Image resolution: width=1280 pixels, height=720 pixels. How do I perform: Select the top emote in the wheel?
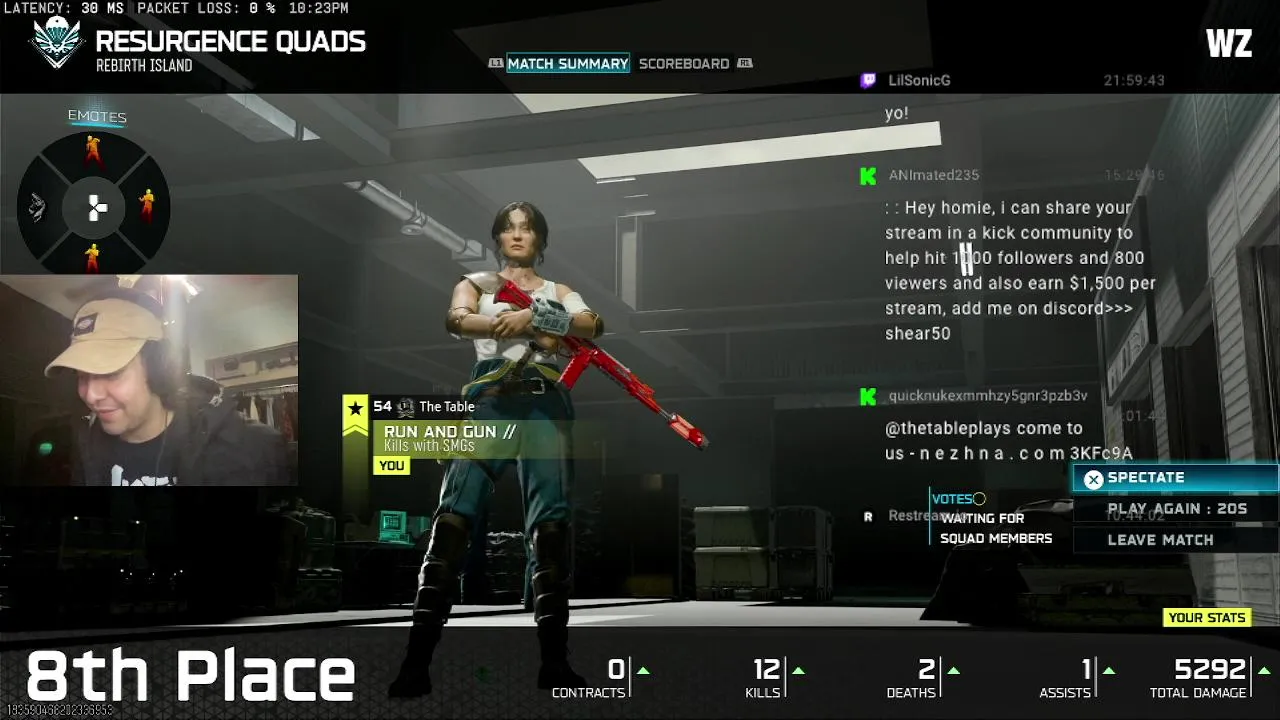click(x=93, y=150)
